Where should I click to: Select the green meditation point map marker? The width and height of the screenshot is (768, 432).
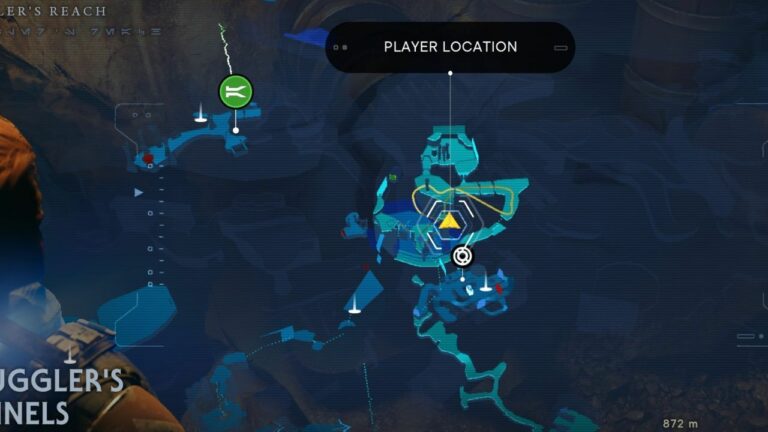236,92
